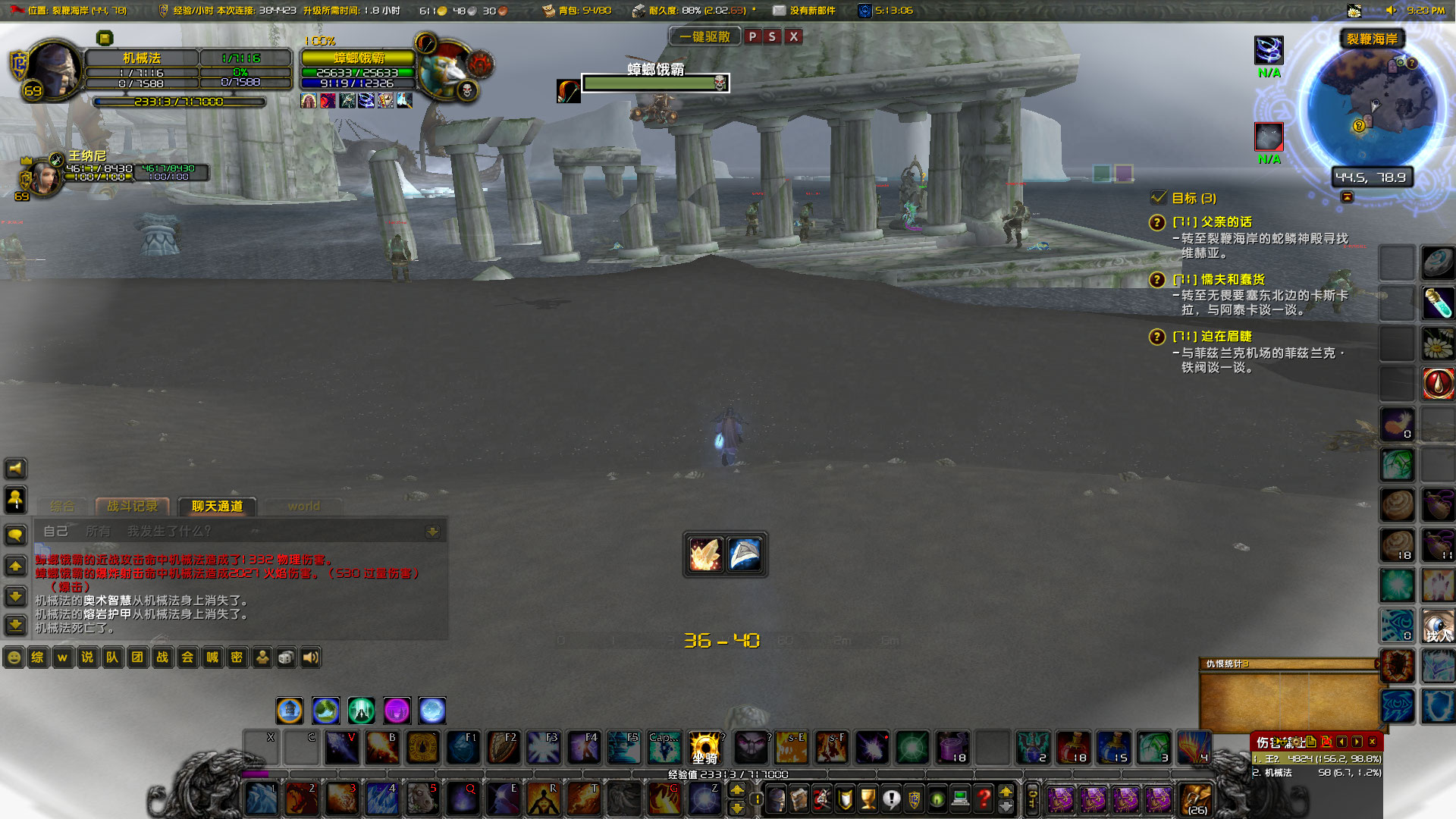Image resolution: width=1456 pixels, height=819 pixels.
Task: Select party member 王纳尼 frame
Action: click(45, 176)
